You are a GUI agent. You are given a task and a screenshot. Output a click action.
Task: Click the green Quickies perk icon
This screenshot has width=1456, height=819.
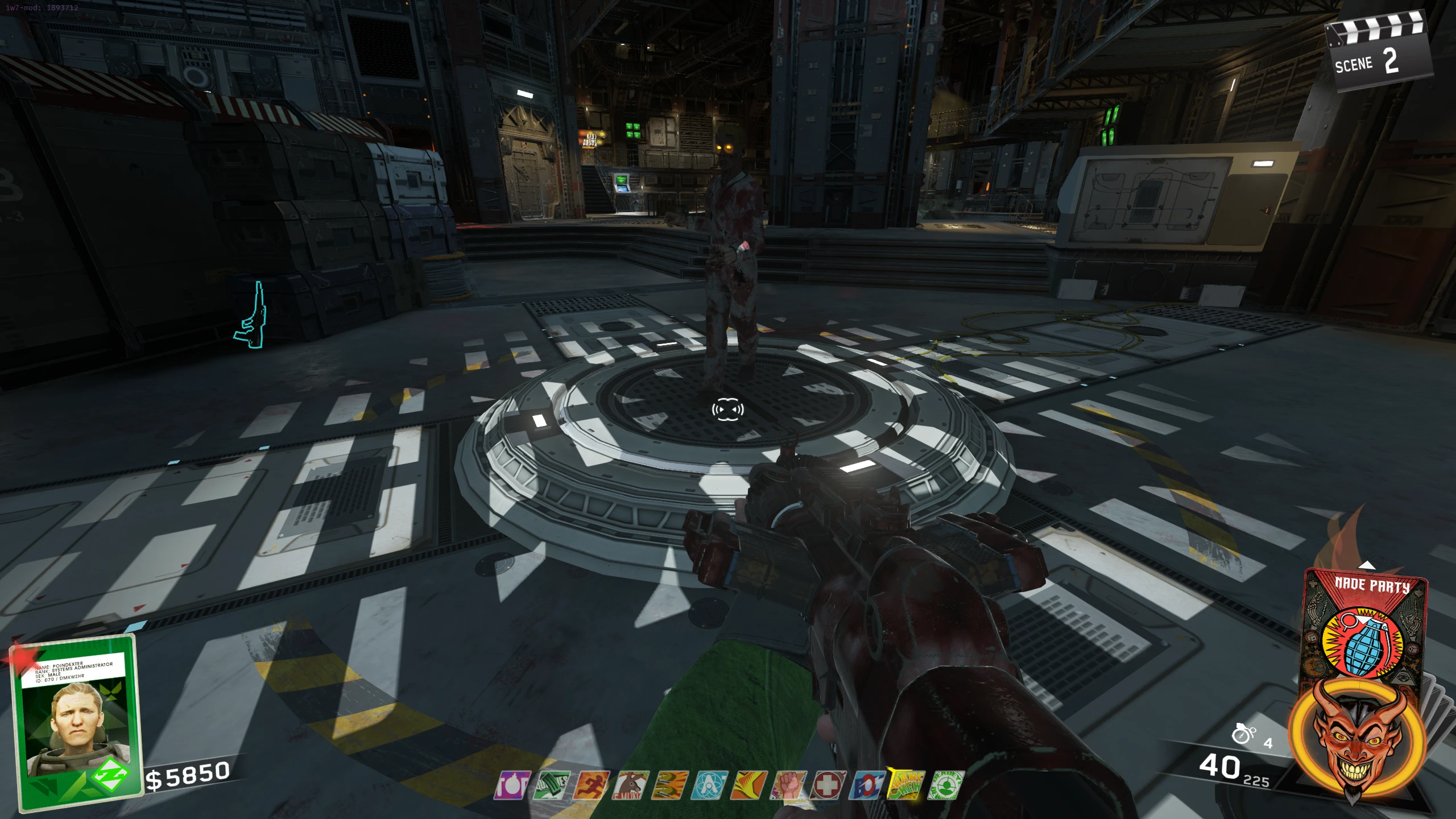[x=551, y=785]
